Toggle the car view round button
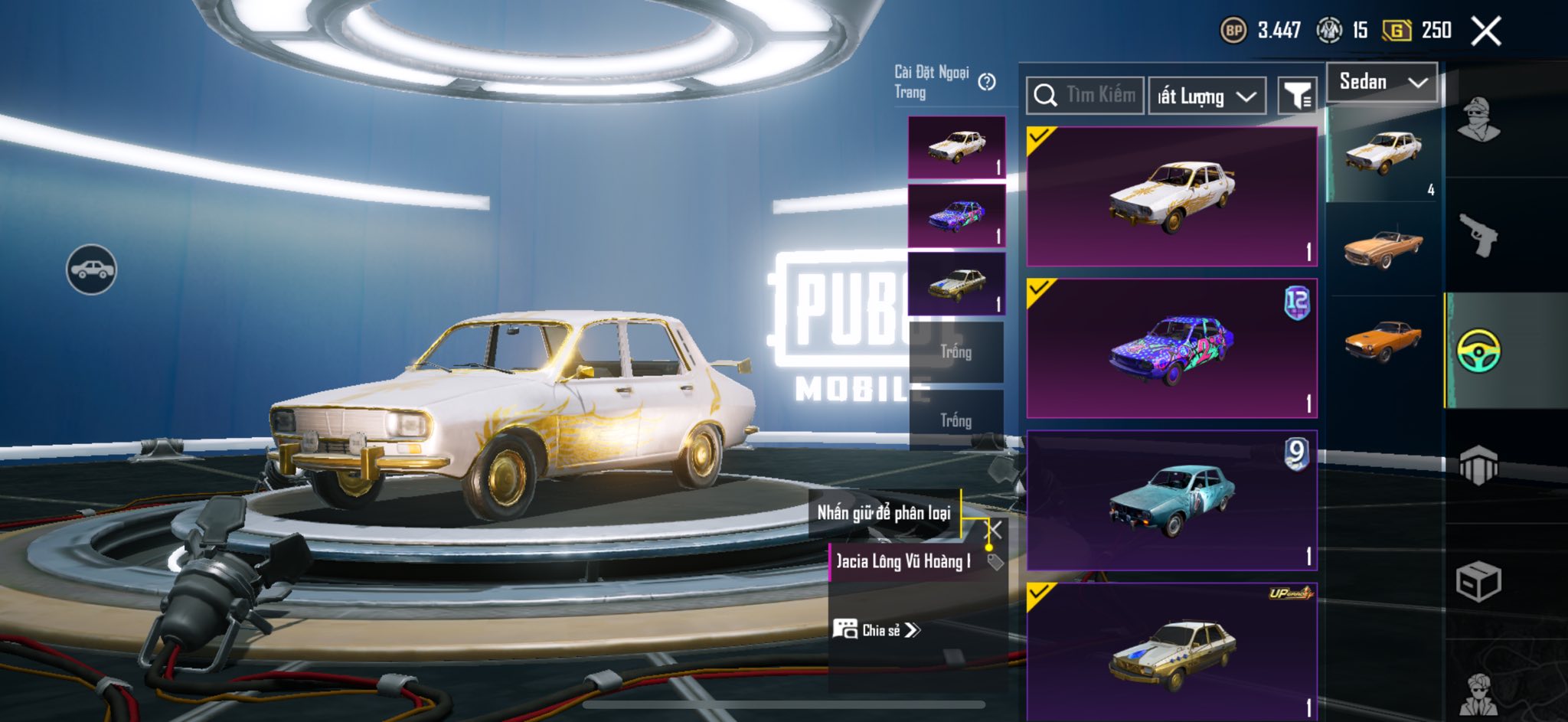This screenshot has width=1568, height=722. tap(91, 270)
